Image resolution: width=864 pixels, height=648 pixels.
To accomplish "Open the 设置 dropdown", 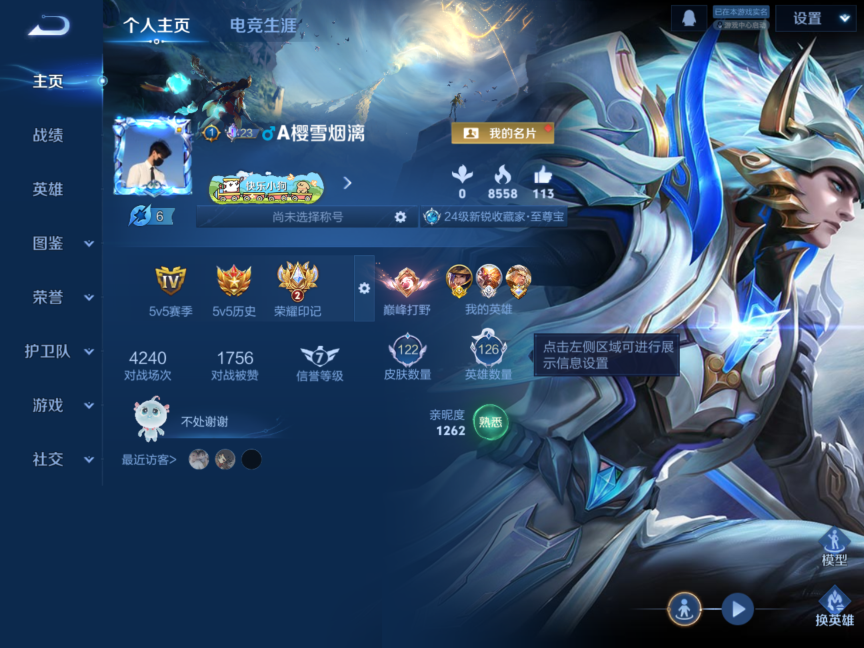I will (x=816, y=18).
